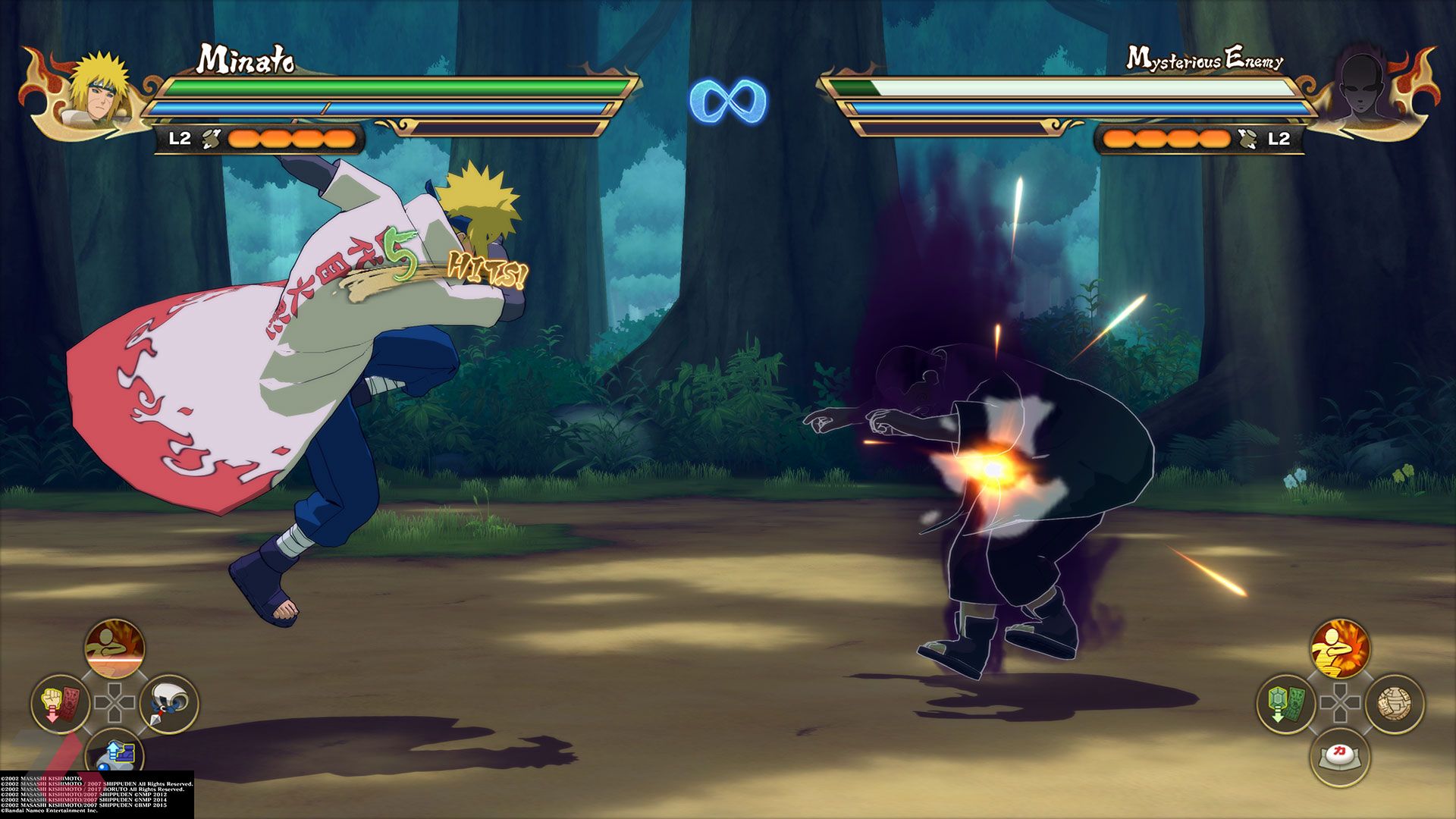Expand the left item wheel d-pad cross
The width and height of the screenshot is (1456, 819).
115,702
